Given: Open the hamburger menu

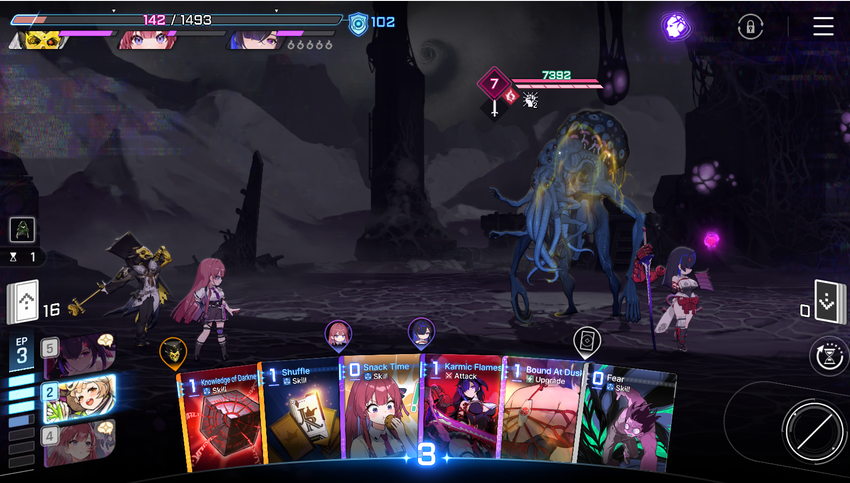Looking at the screenshot, I should coord(823,26).
